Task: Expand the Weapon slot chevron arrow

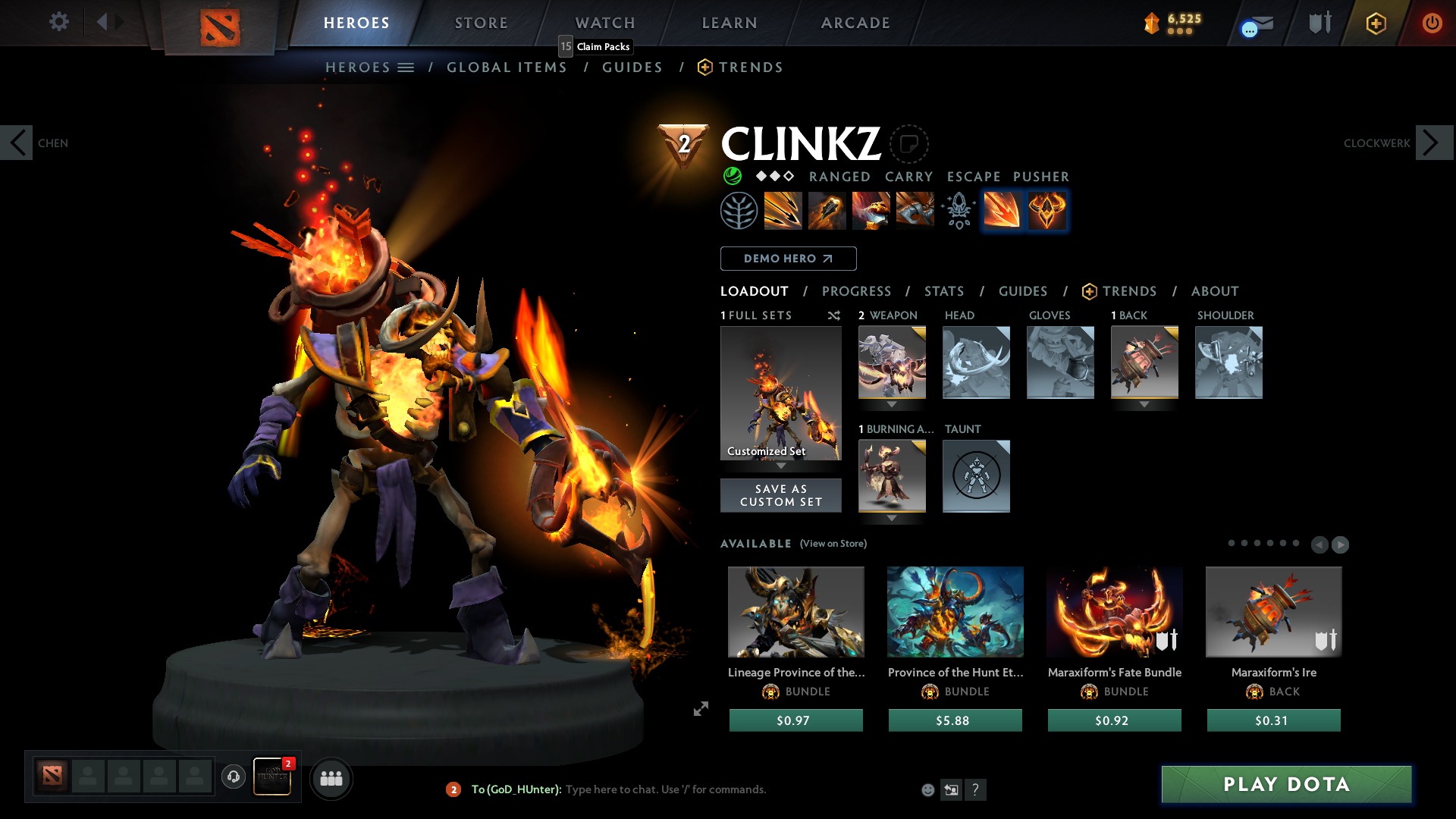Action: click(892, 405)
